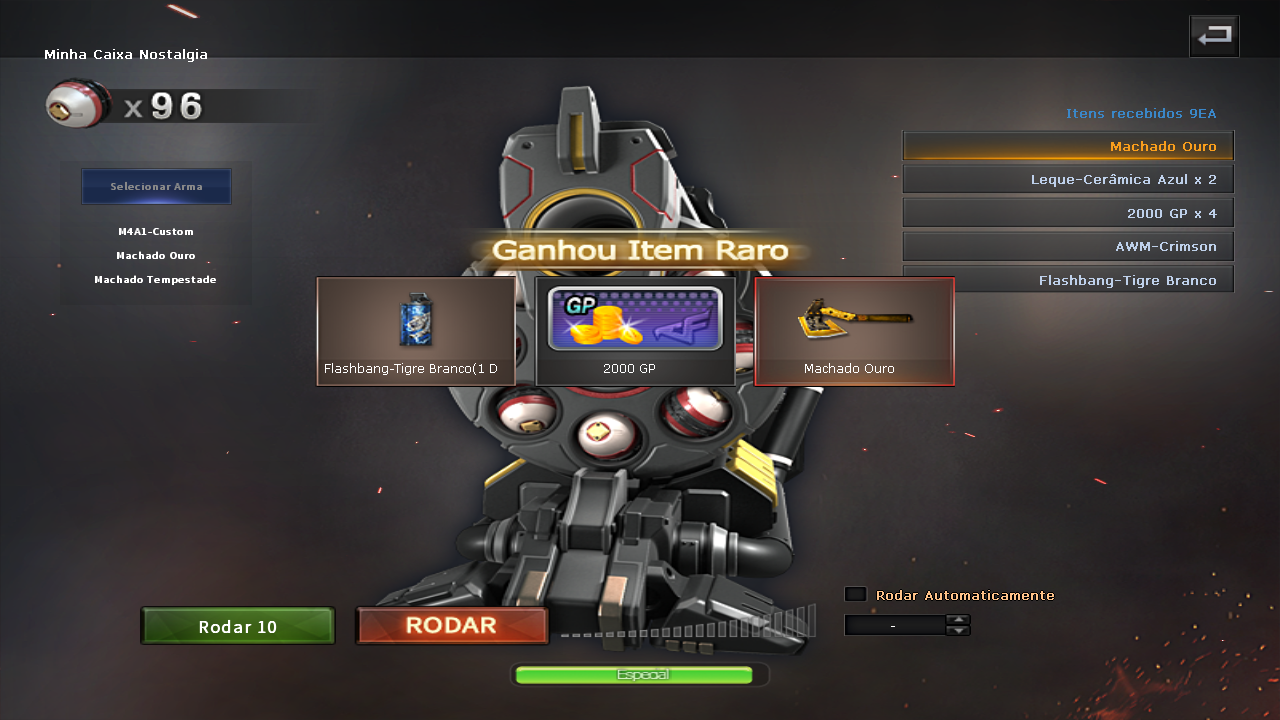
Task: Click the red RODAR spin button
Action: coord(452,626)
